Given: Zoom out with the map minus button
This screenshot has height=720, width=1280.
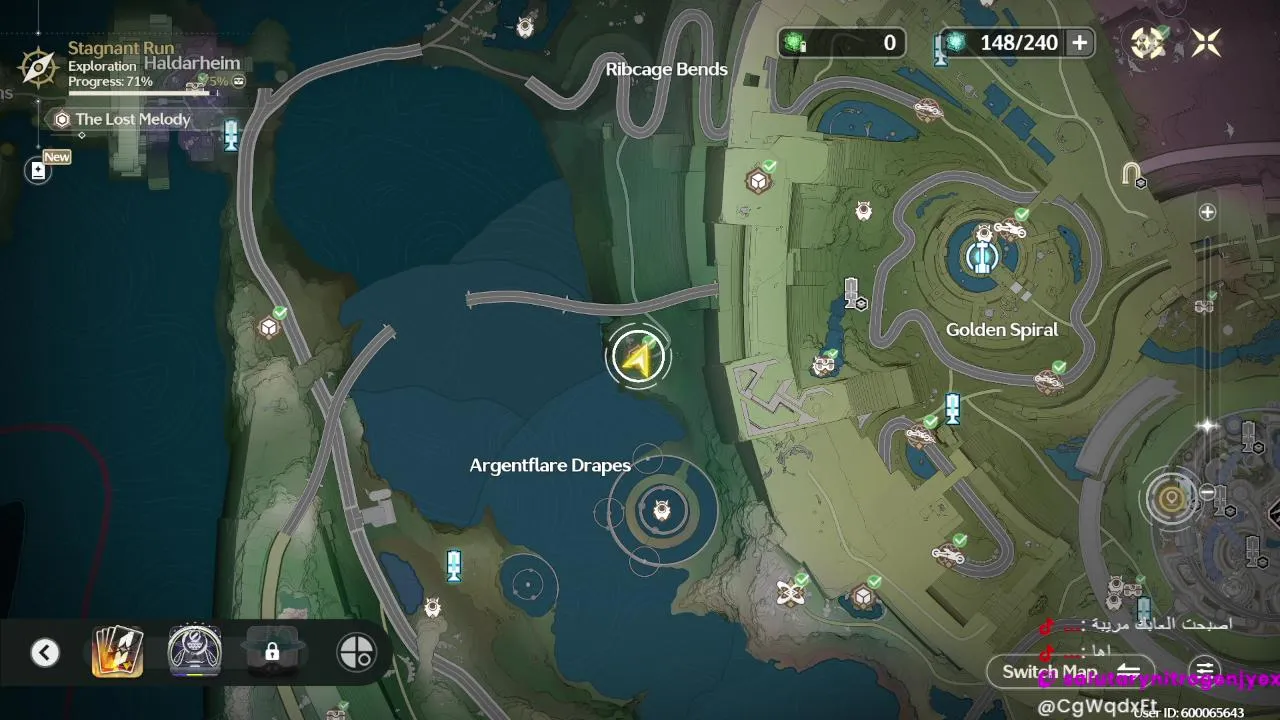Looking at the screenshot, I should point(1207,493).
